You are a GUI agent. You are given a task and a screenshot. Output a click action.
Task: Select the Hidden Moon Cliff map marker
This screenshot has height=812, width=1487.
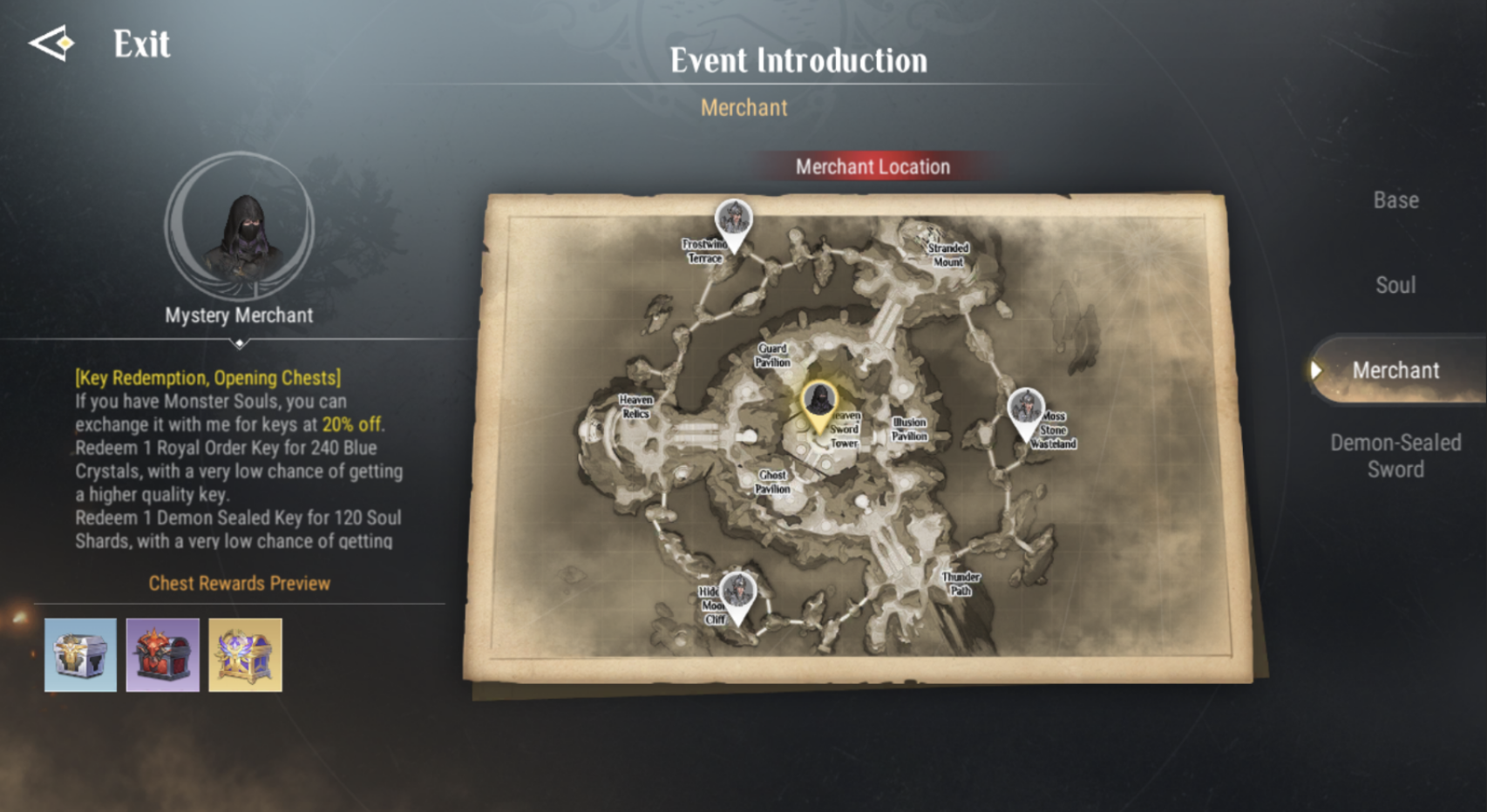(738, 594)
